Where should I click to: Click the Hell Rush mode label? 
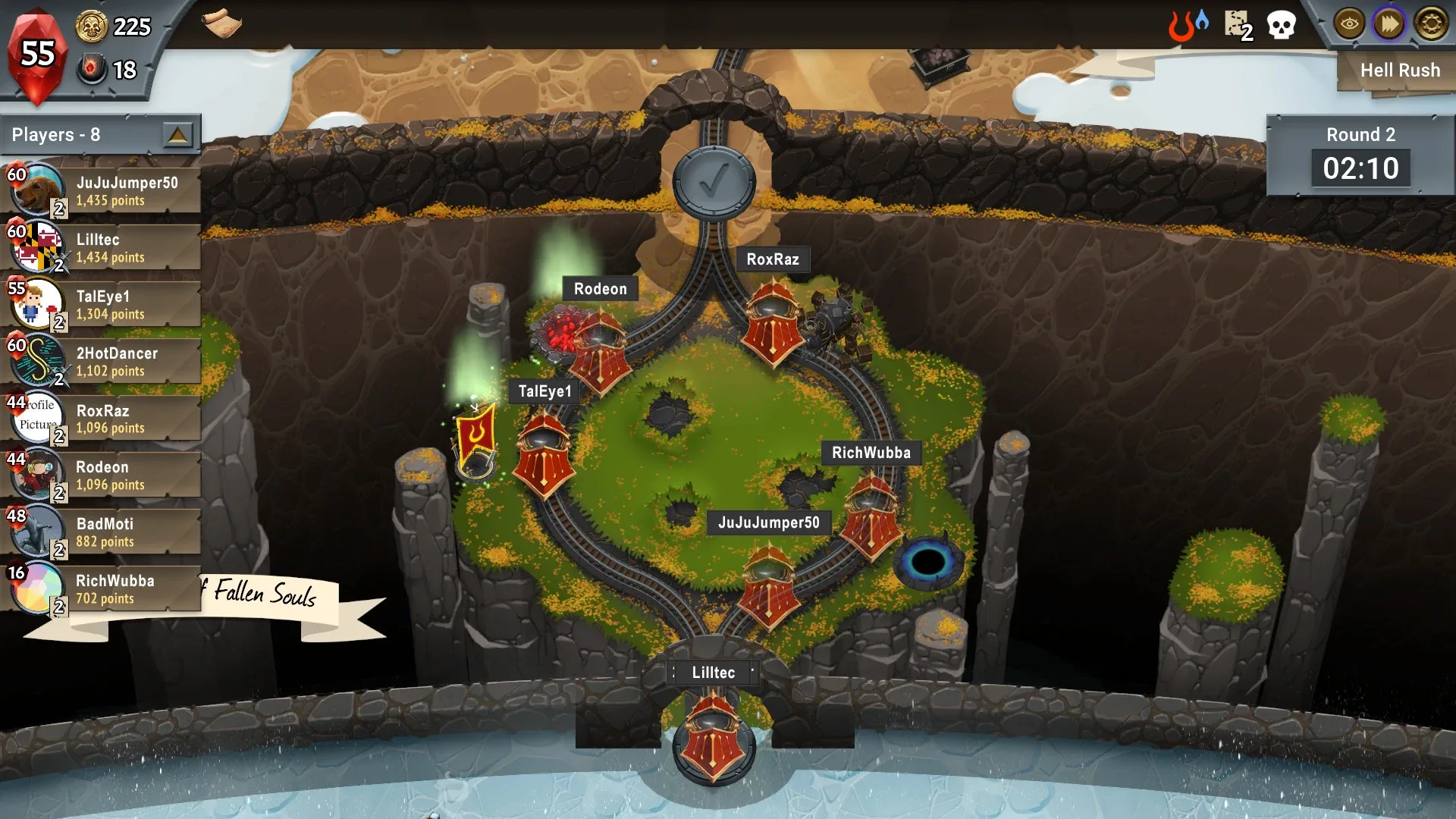coord(1400,70)
